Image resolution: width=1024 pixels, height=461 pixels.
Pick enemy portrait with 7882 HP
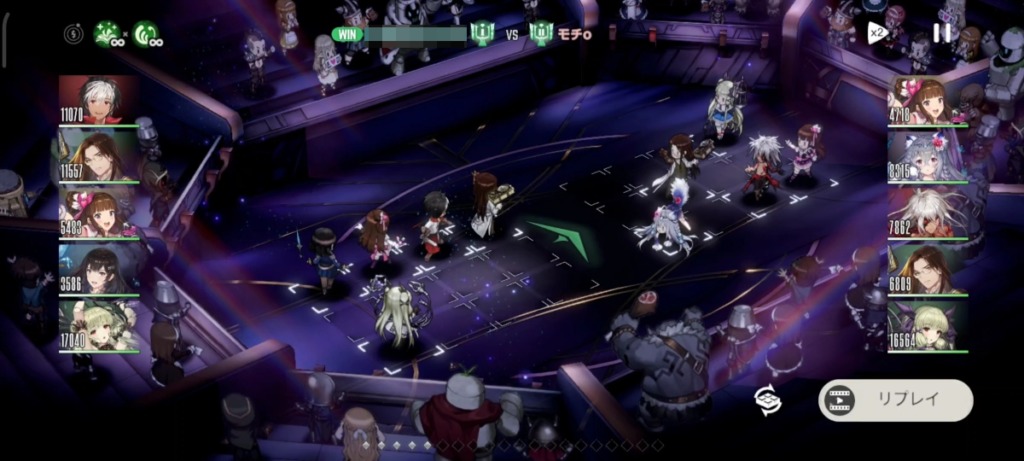coord(927,212)
